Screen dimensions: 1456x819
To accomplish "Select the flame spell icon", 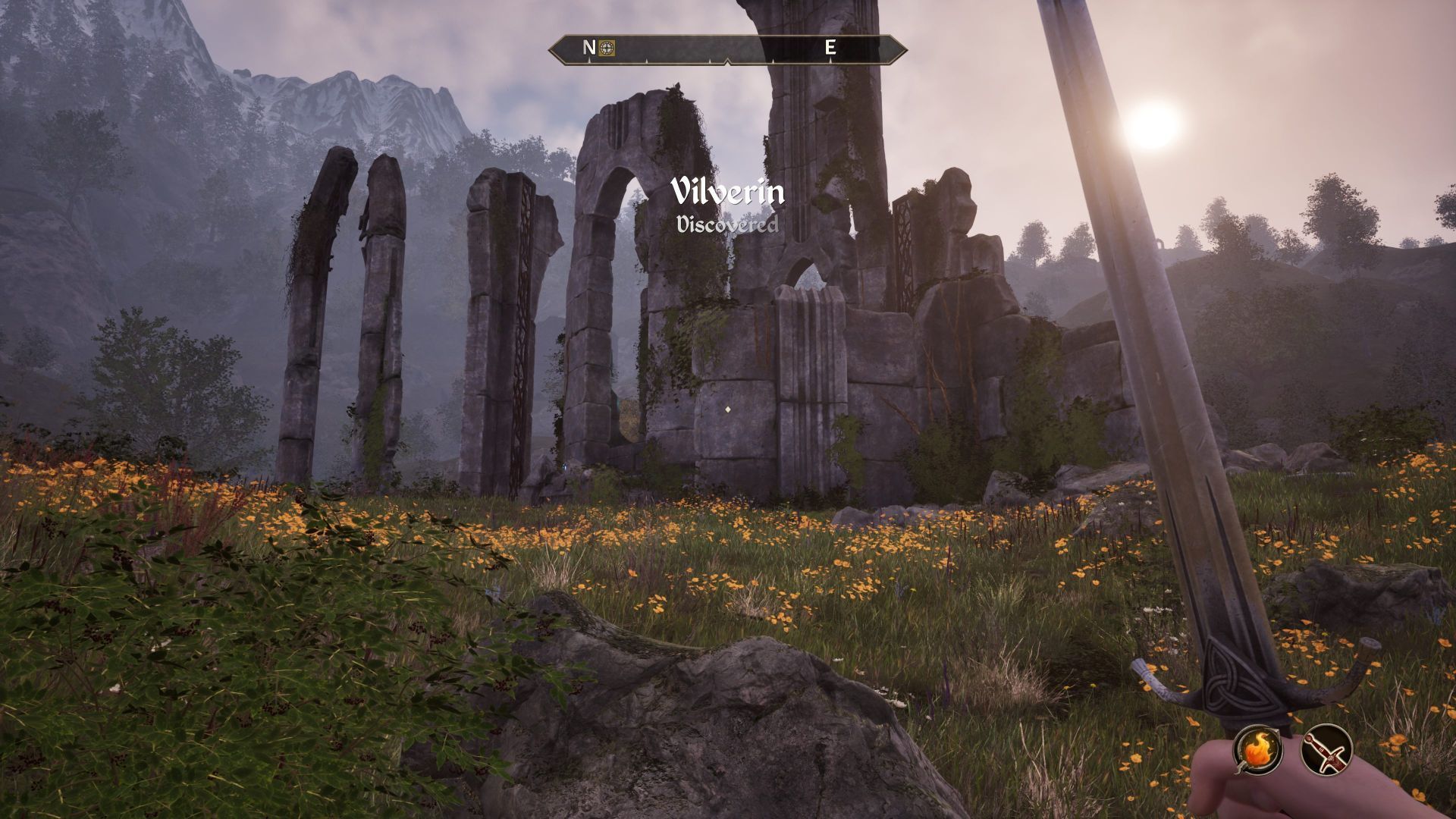I will (x=1257, y=750).
